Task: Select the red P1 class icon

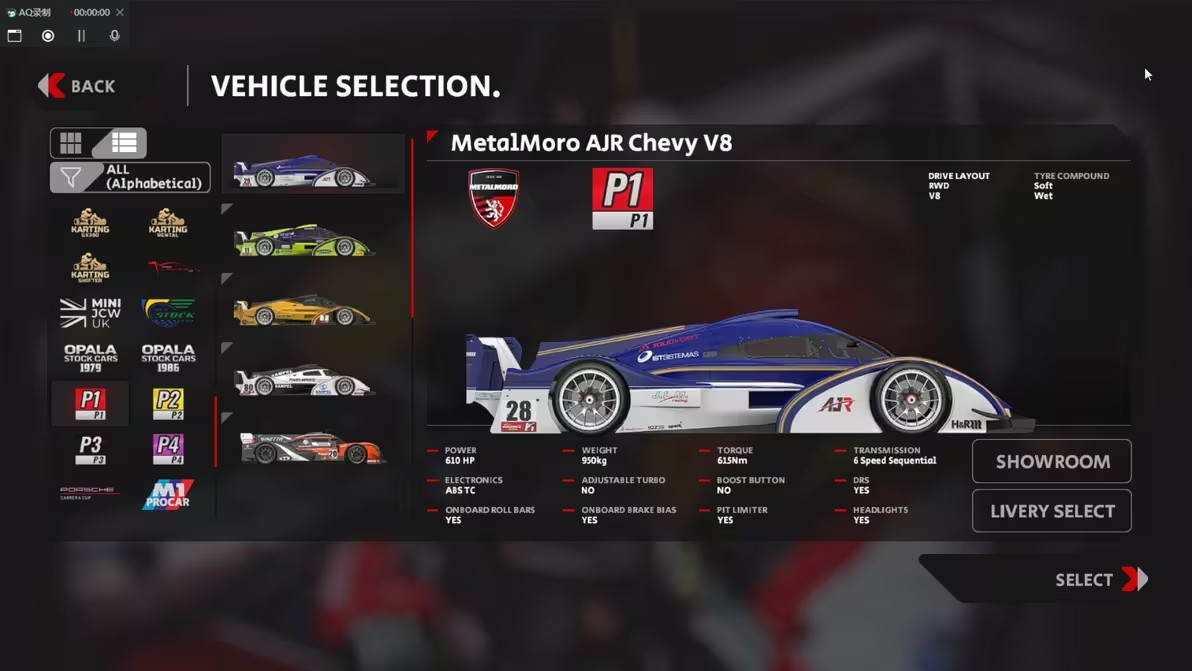Action: [x=90, y=403]
